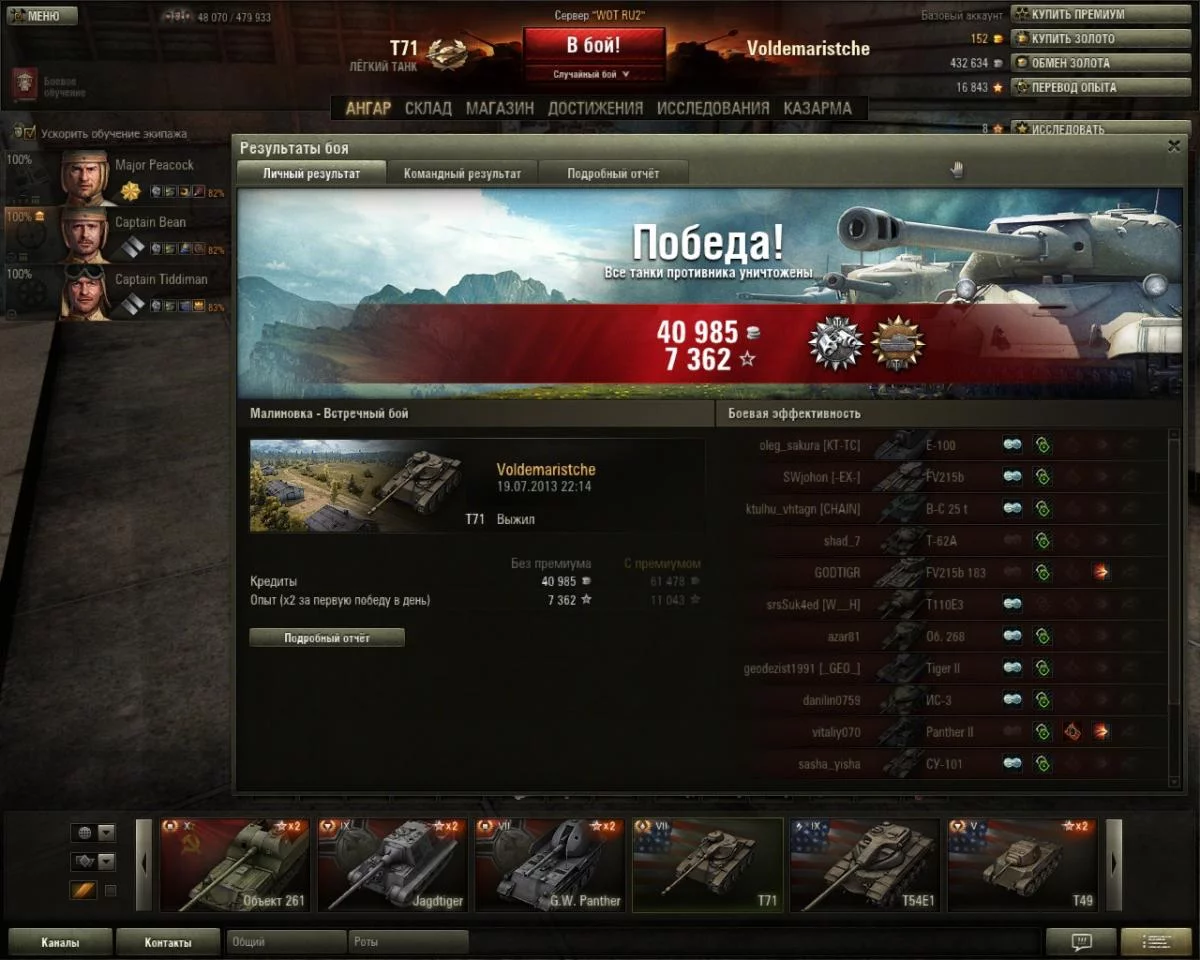Start battle with В бой! button
Viewport: 1200px width, 960px height.
[594, 46]
